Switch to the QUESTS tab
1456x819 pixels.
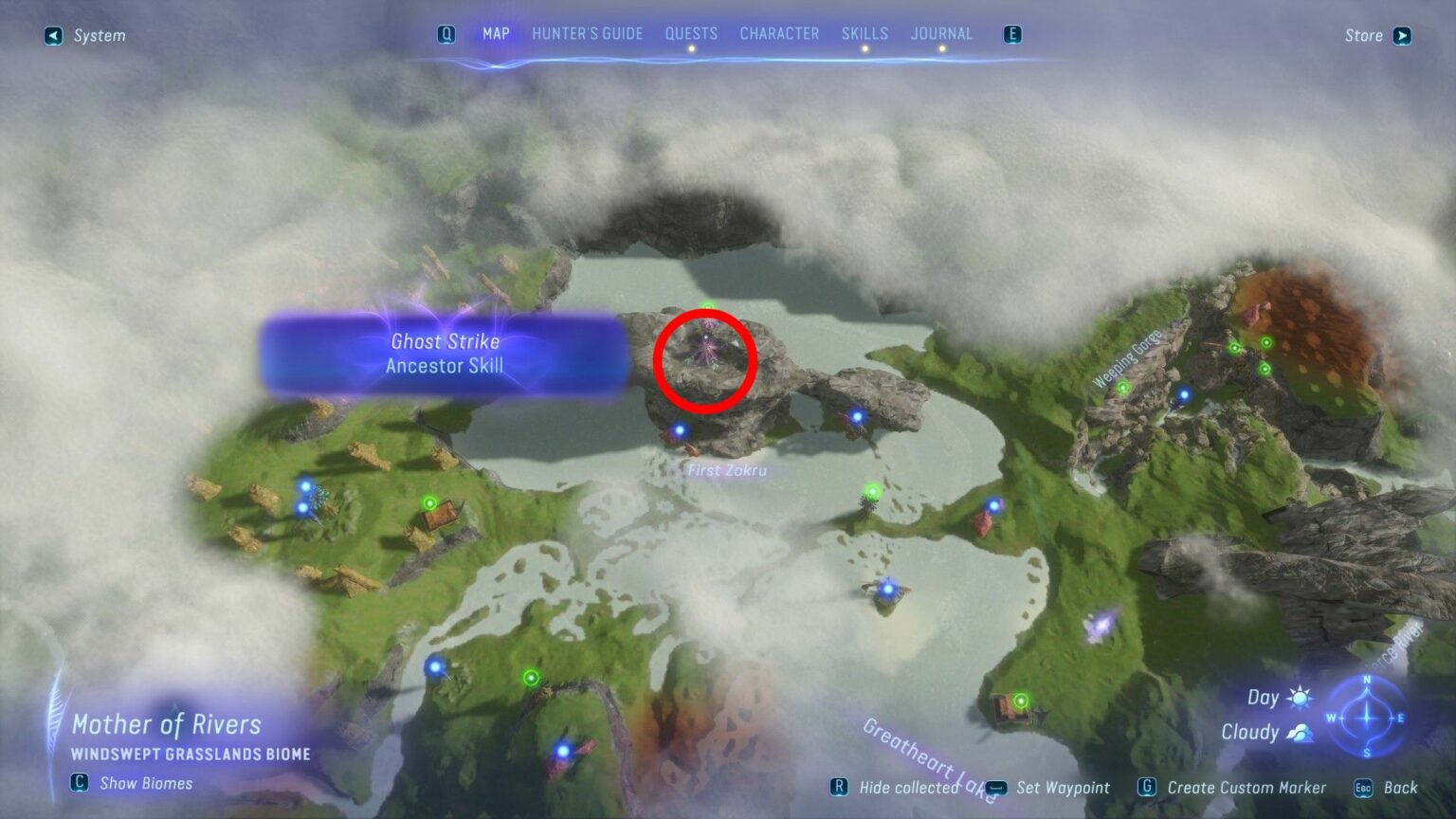point(692,33)
